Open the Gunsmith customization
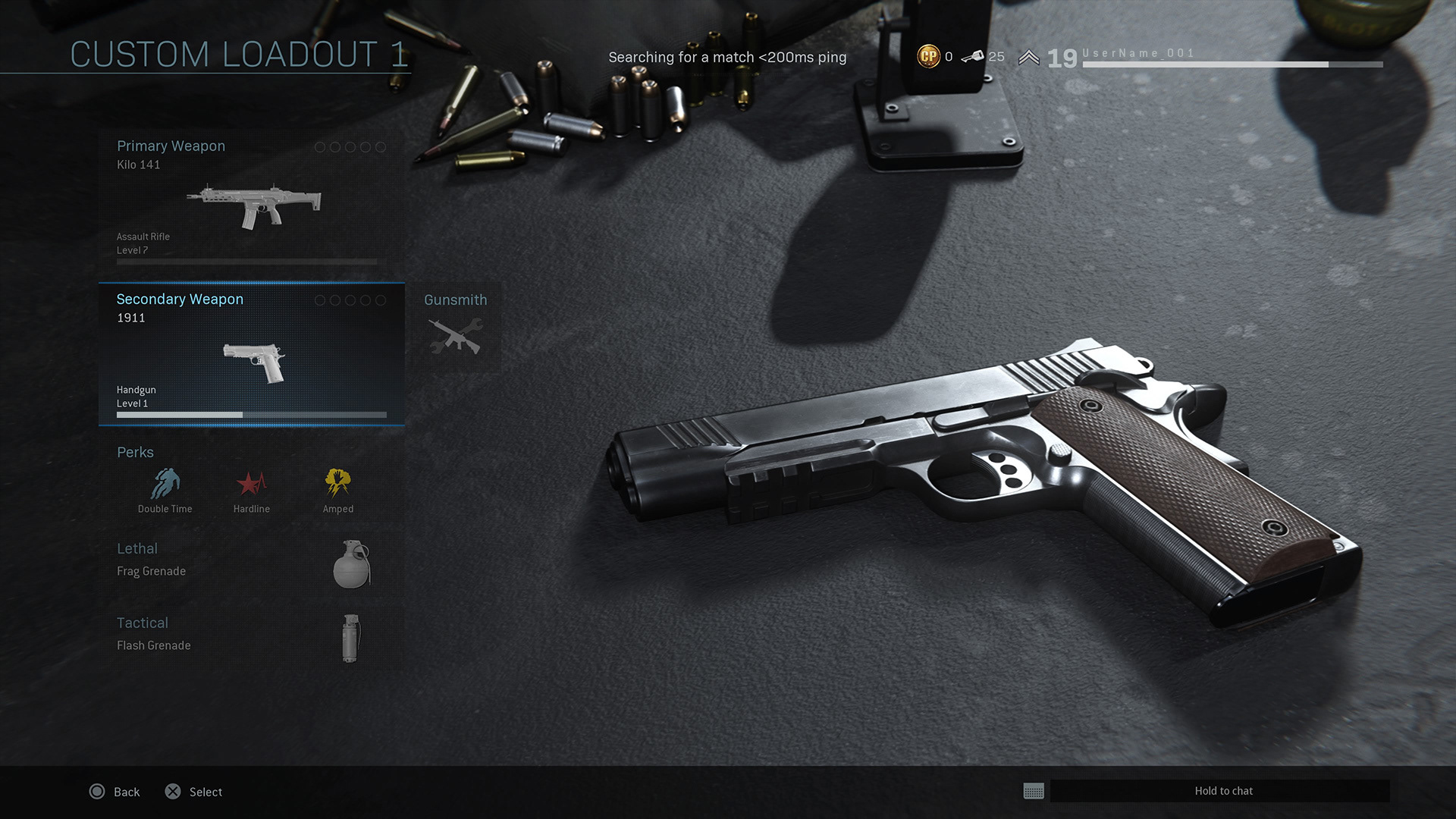 tap(455, 327)
